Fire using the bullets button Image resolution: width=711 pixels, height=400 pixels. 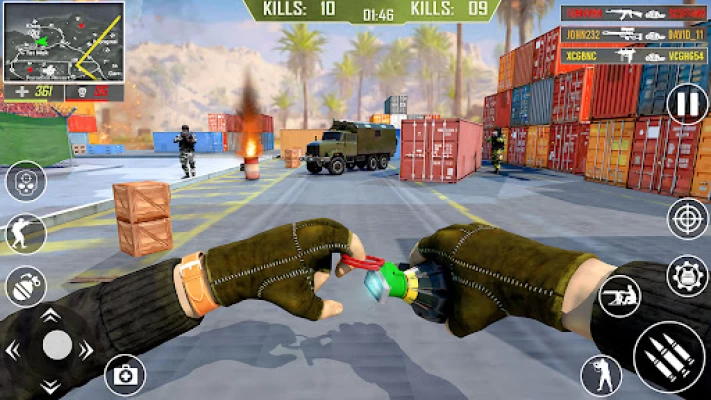click(x=668, y=357)
